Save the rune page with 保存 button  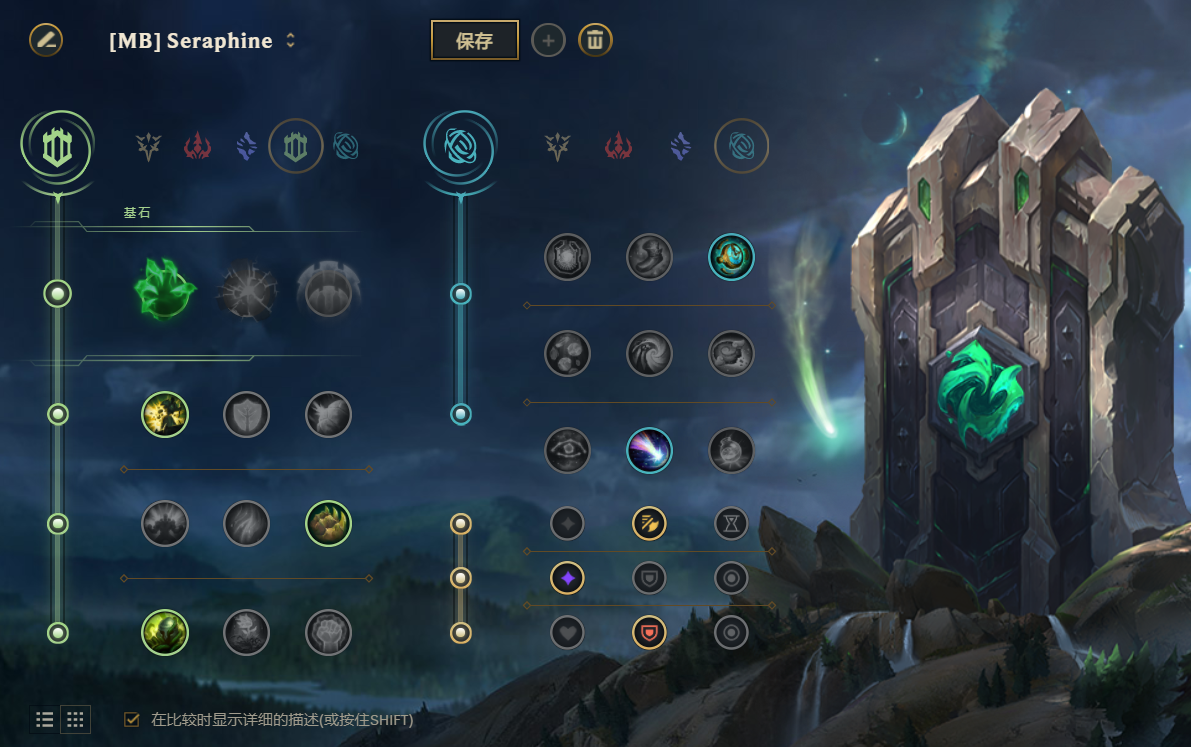point(474,41)
